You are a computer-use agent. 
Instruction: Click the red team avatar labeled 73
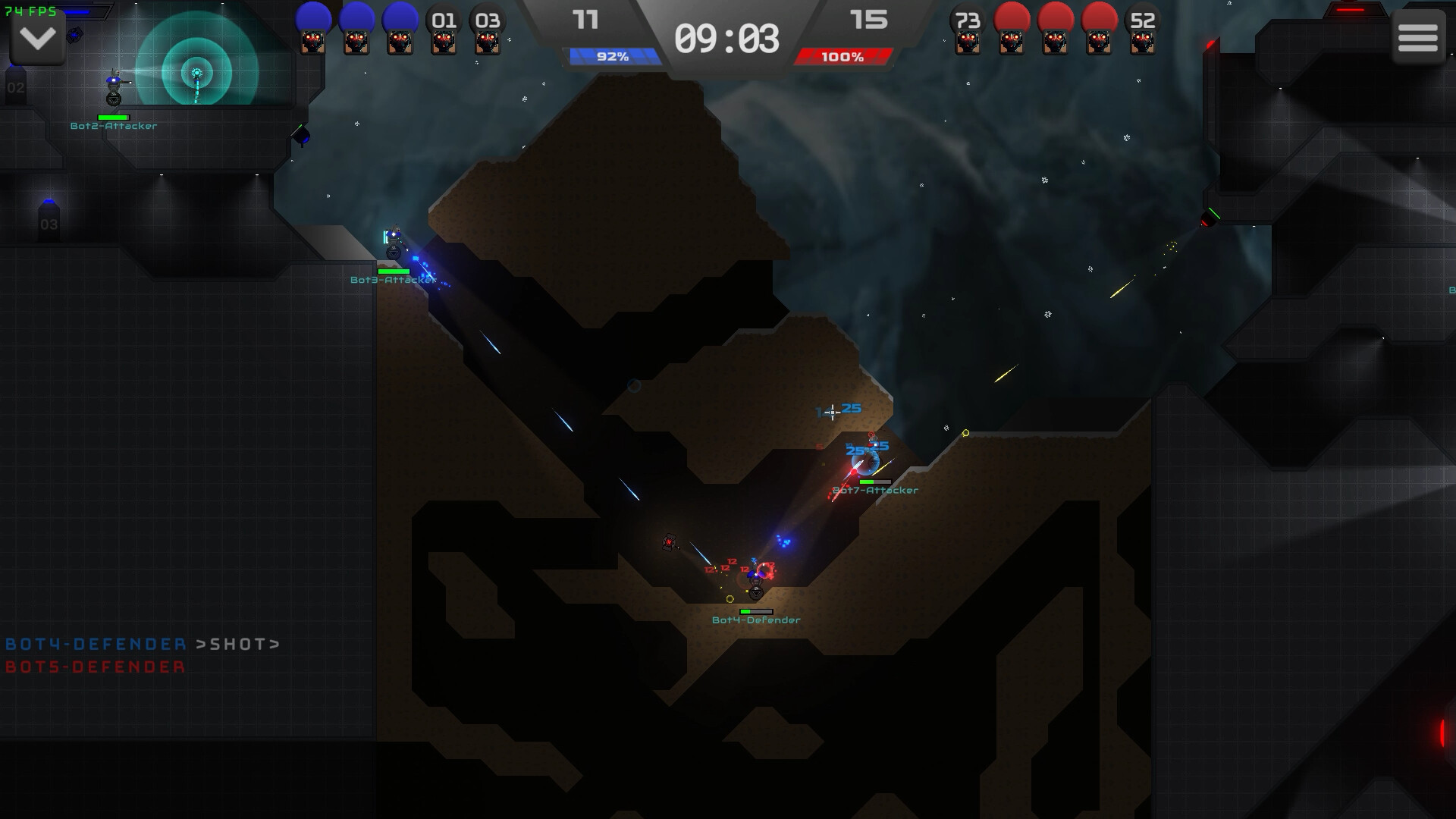tap(968, 30)
